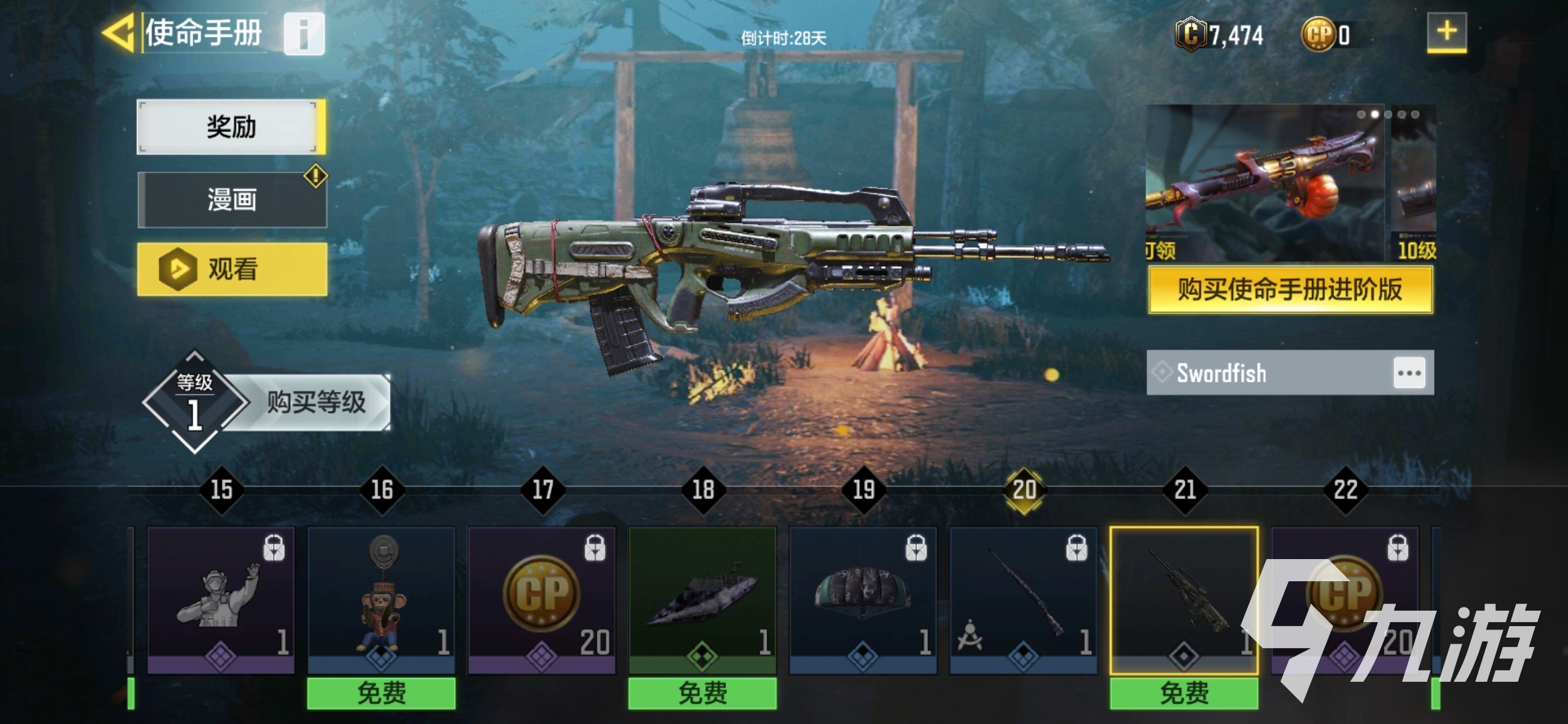Viewport: 1568px width, 724px height.
Task: Select the tier 15 soldier emote reward
Action: click(x=220, y=600)
